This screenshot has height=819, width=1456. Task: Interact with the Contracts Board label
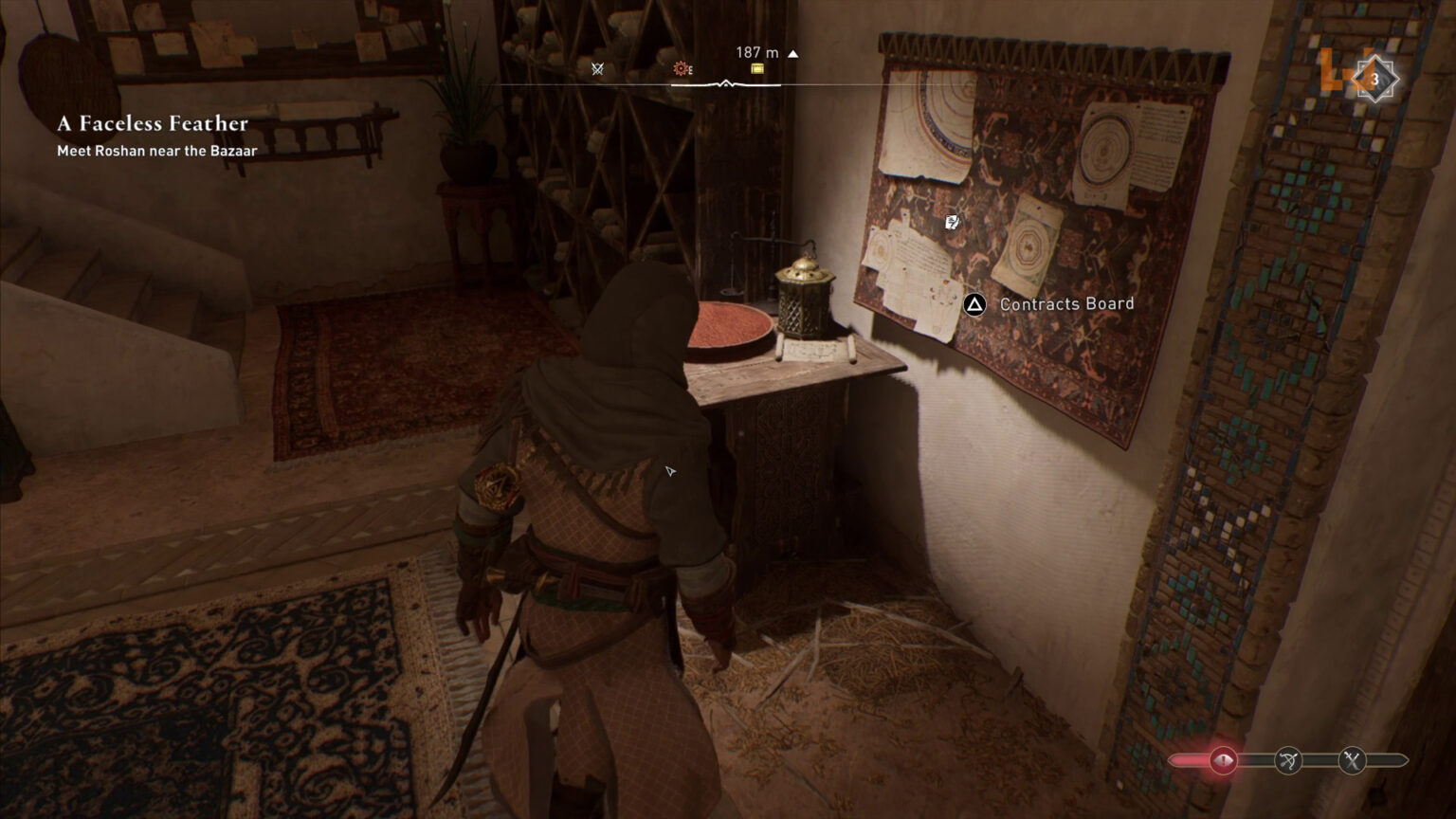(x=1066, y=304)
